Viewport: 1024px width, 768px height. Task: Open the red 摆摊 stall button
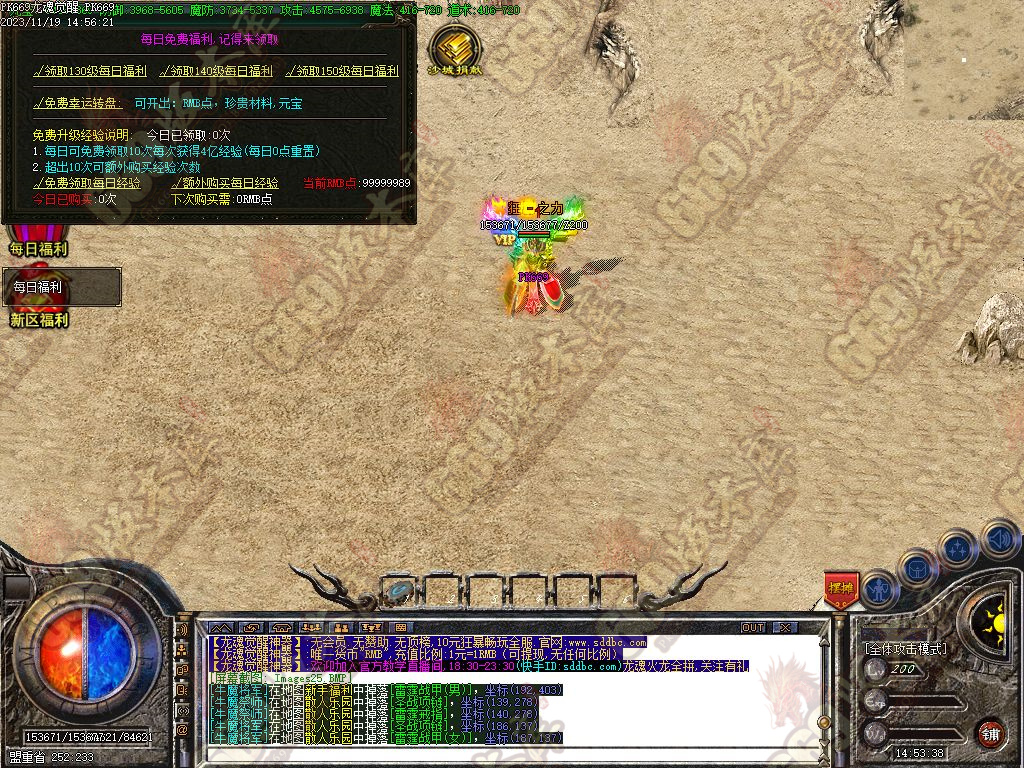[841, 588]
